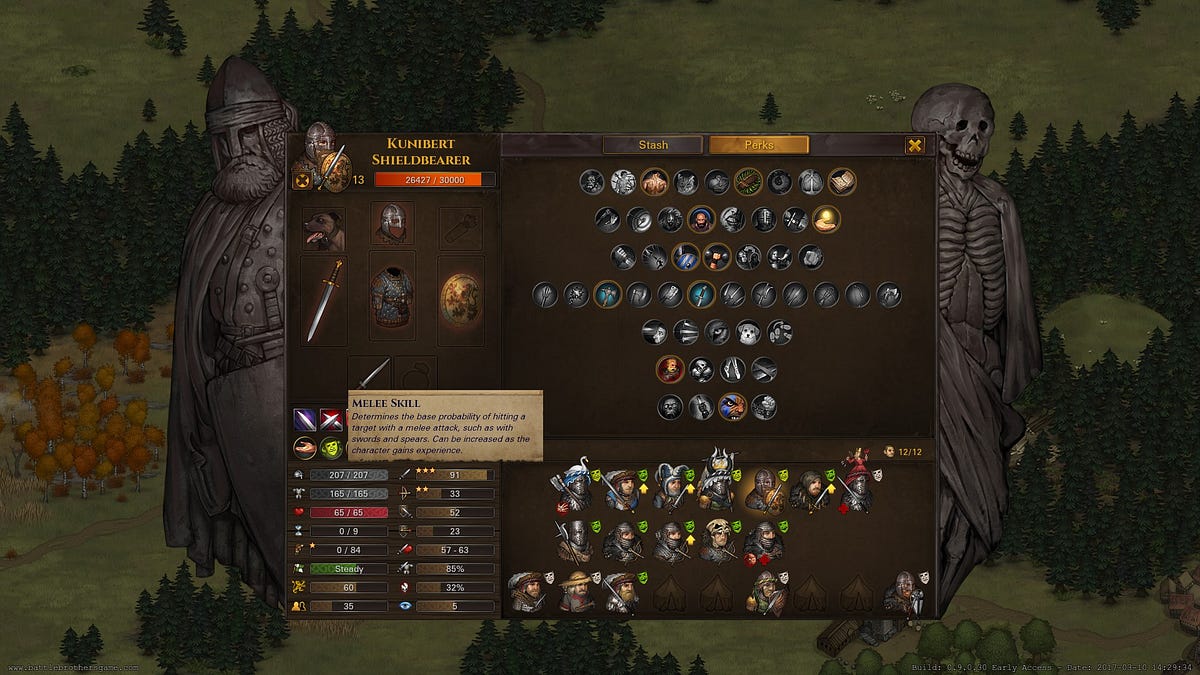
Task: Select the wardog accessory slot
Action: (324, 229)
